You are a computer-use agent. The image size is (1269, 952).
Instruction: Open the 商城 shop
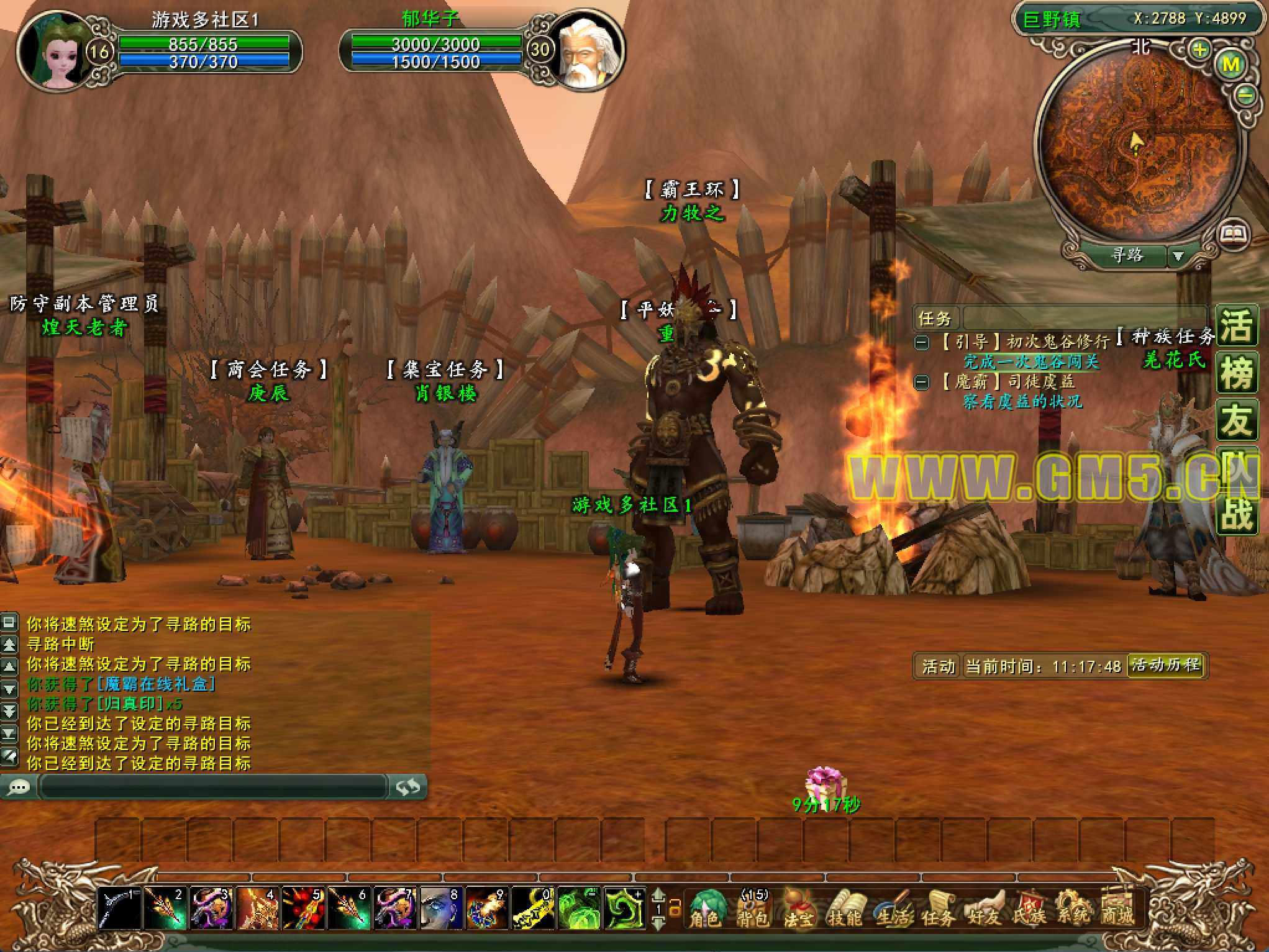1118,908
